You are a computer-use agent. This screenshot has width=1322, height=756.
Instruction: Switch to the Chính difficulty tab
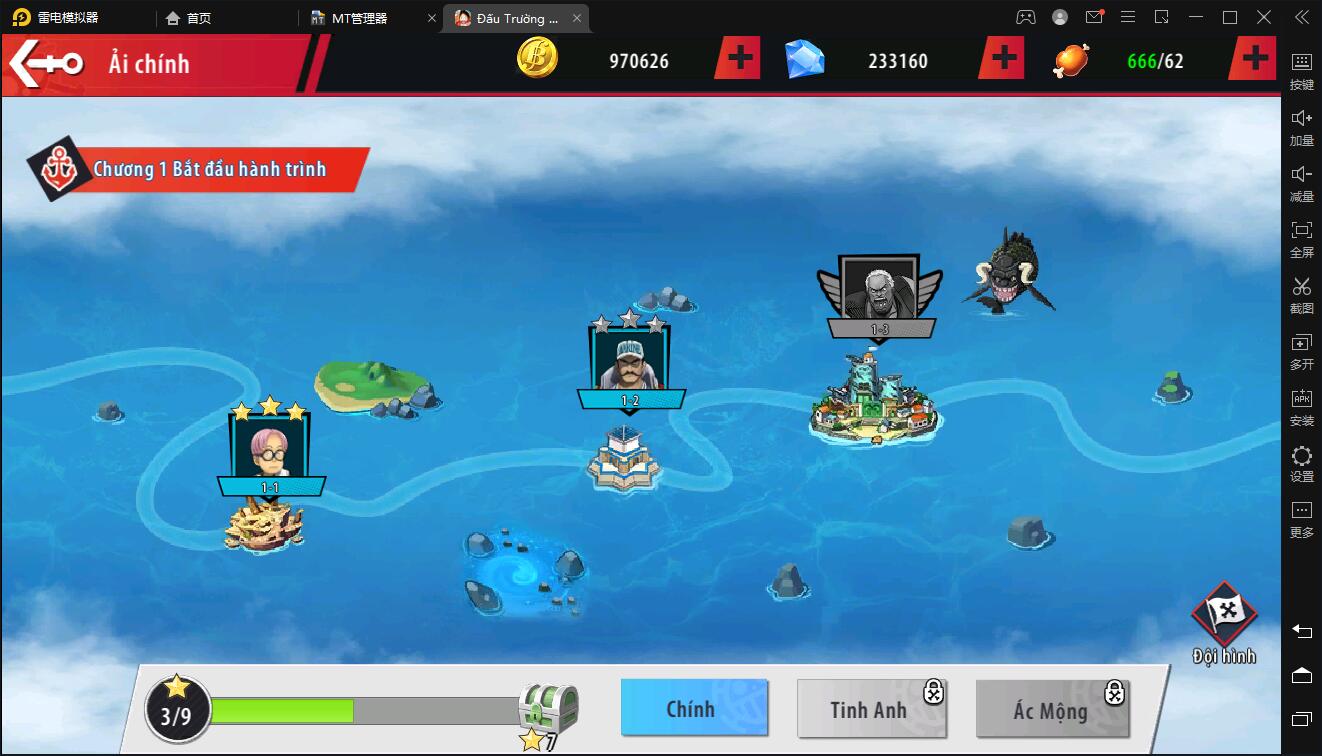(x=693, y=708)
